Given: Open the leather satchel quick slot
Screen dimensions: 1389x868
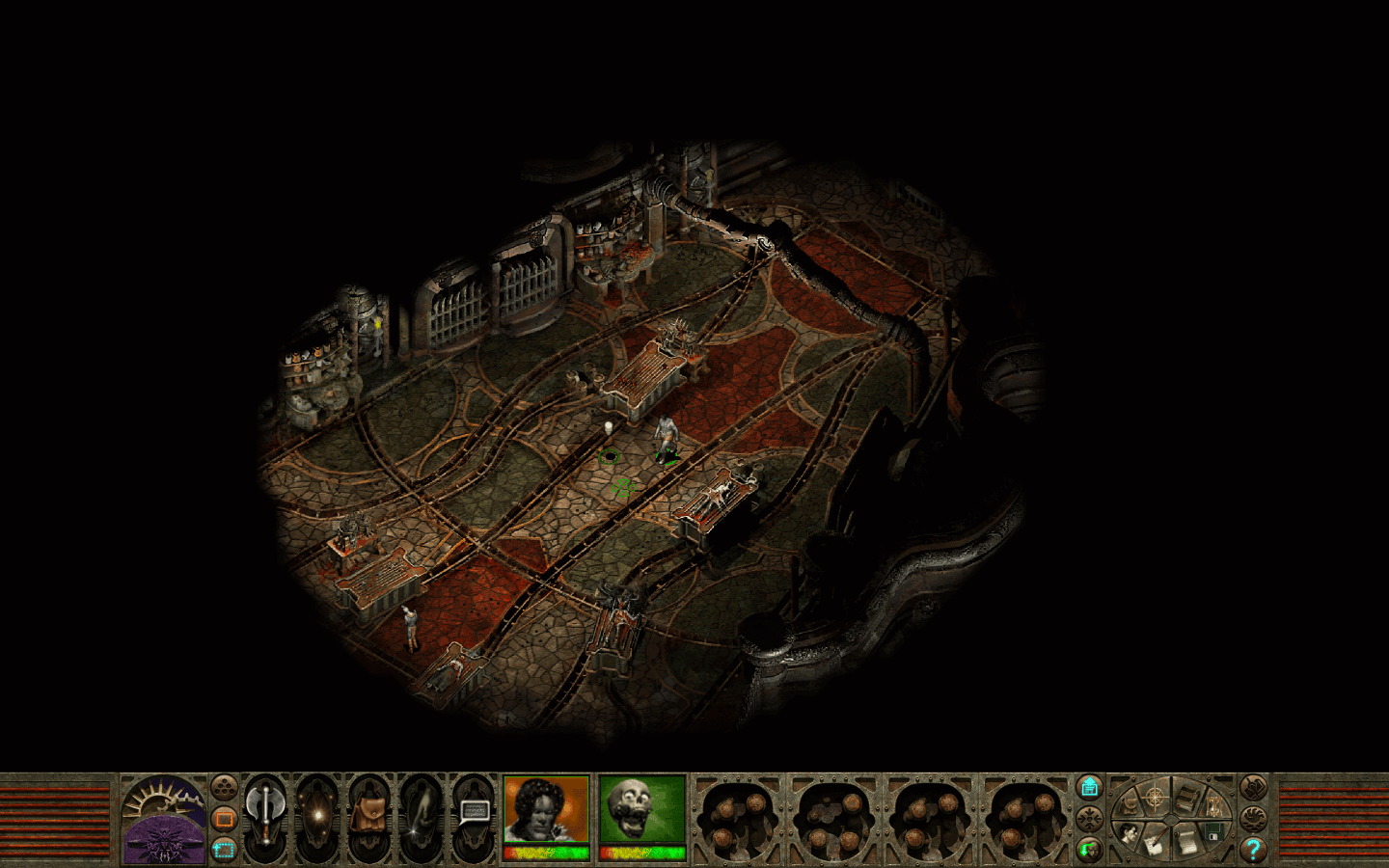Looking at the screenshot, I should (368, 817).
